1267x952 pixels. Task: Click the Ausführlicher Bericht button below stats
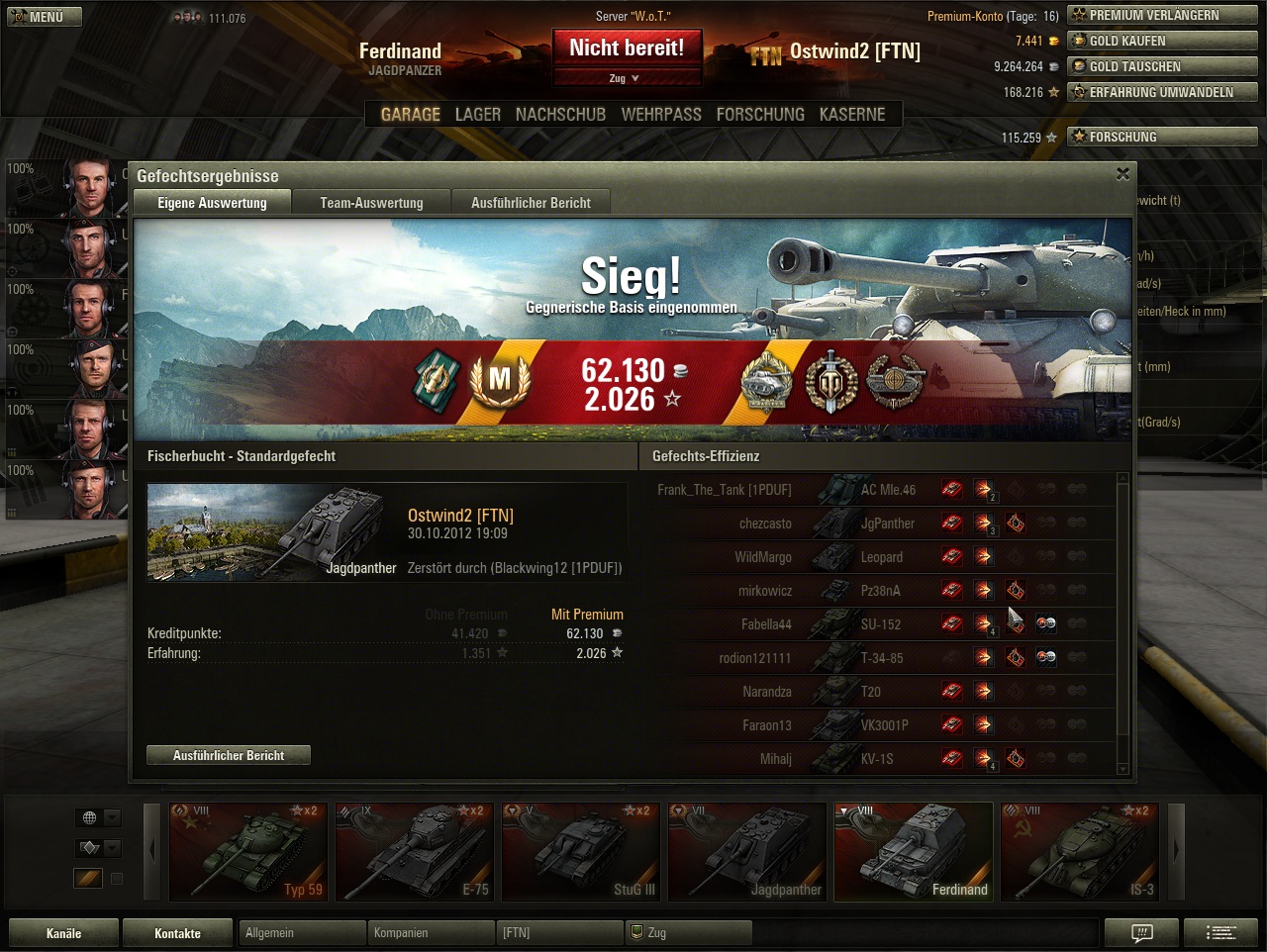tap(229, 755)
